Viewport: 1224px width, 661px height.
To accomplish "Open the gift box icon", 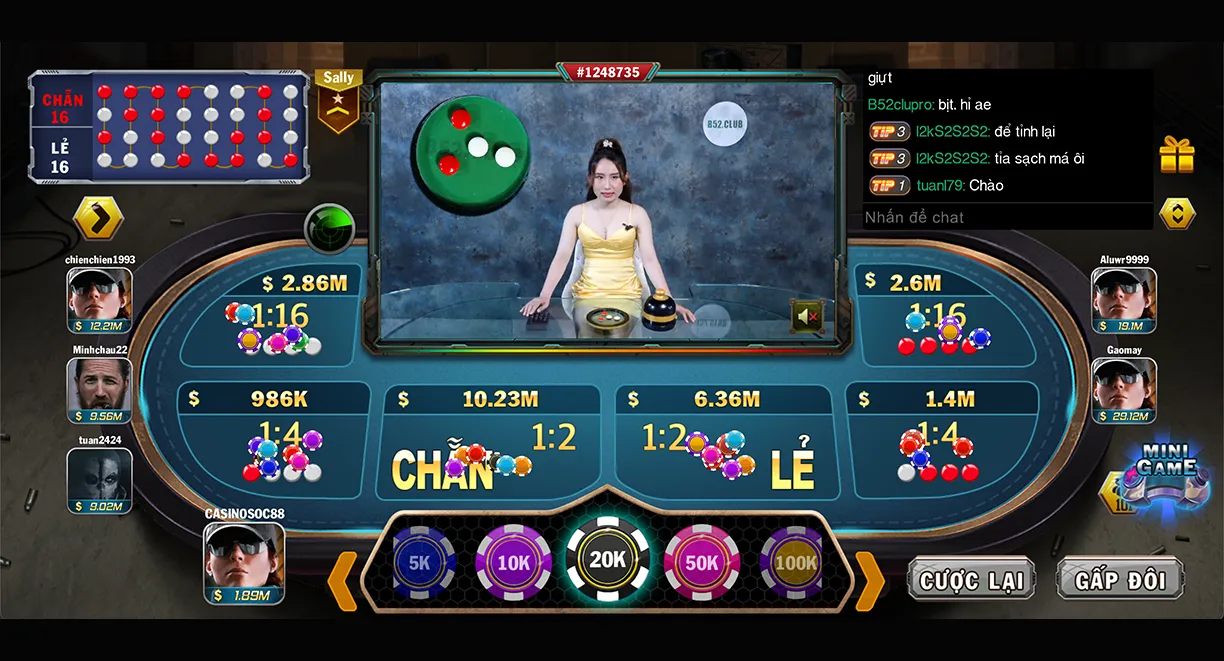I will [1177, 155].
